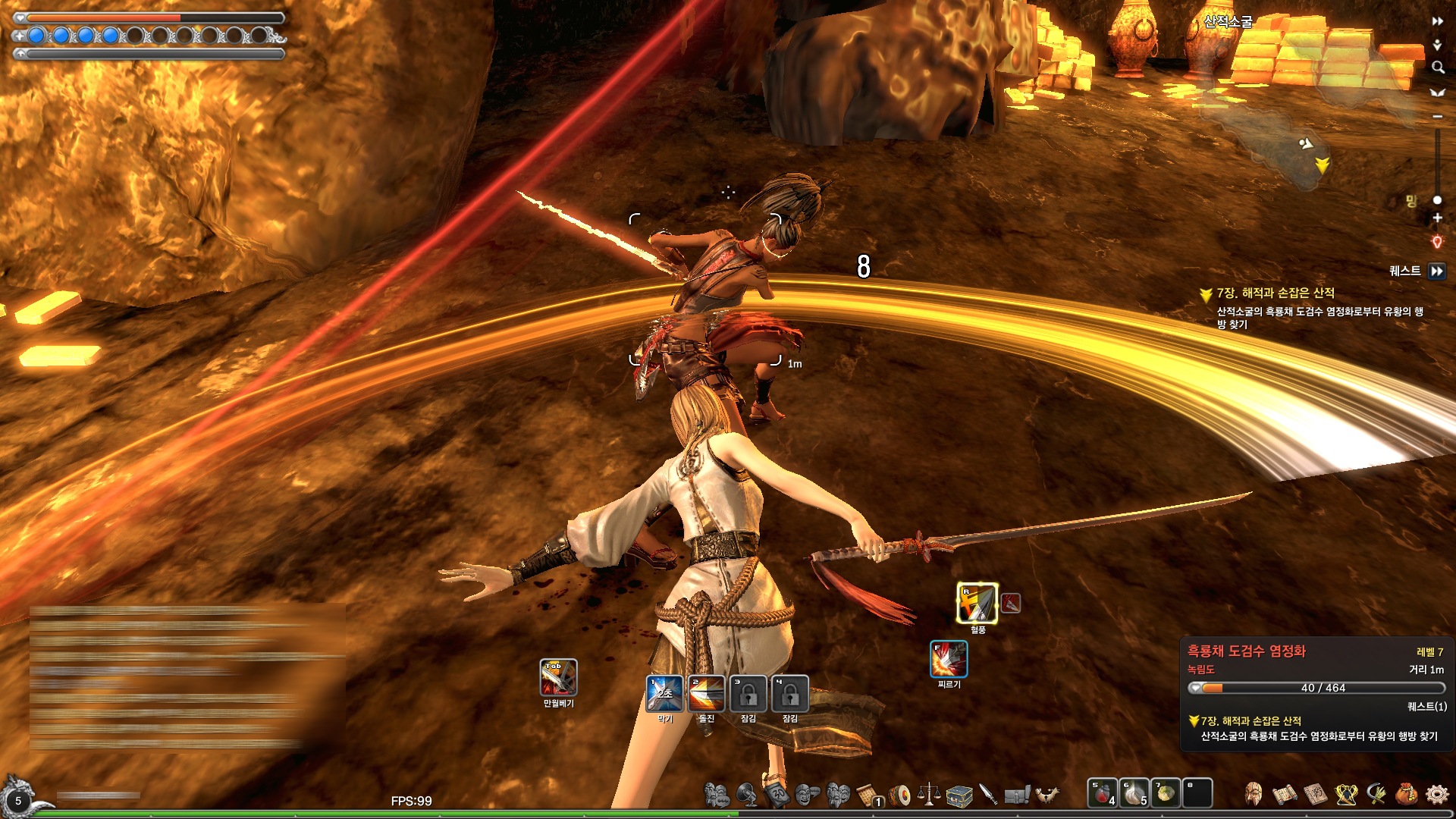Open the treasure chest icon
This screenshot has height=819, width=1456.
[959, 795]
